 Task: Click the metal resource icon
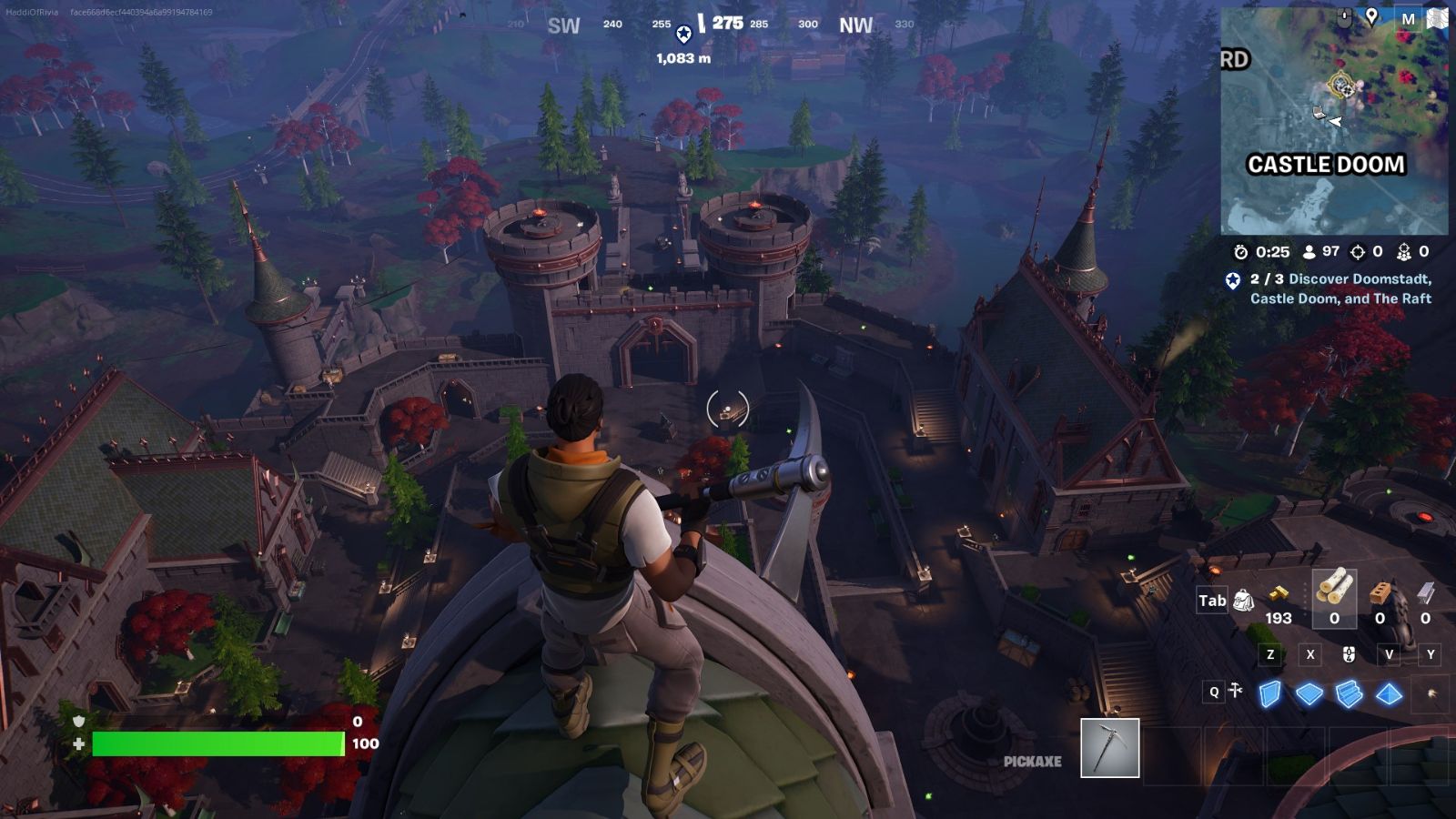click(1428, 593)
